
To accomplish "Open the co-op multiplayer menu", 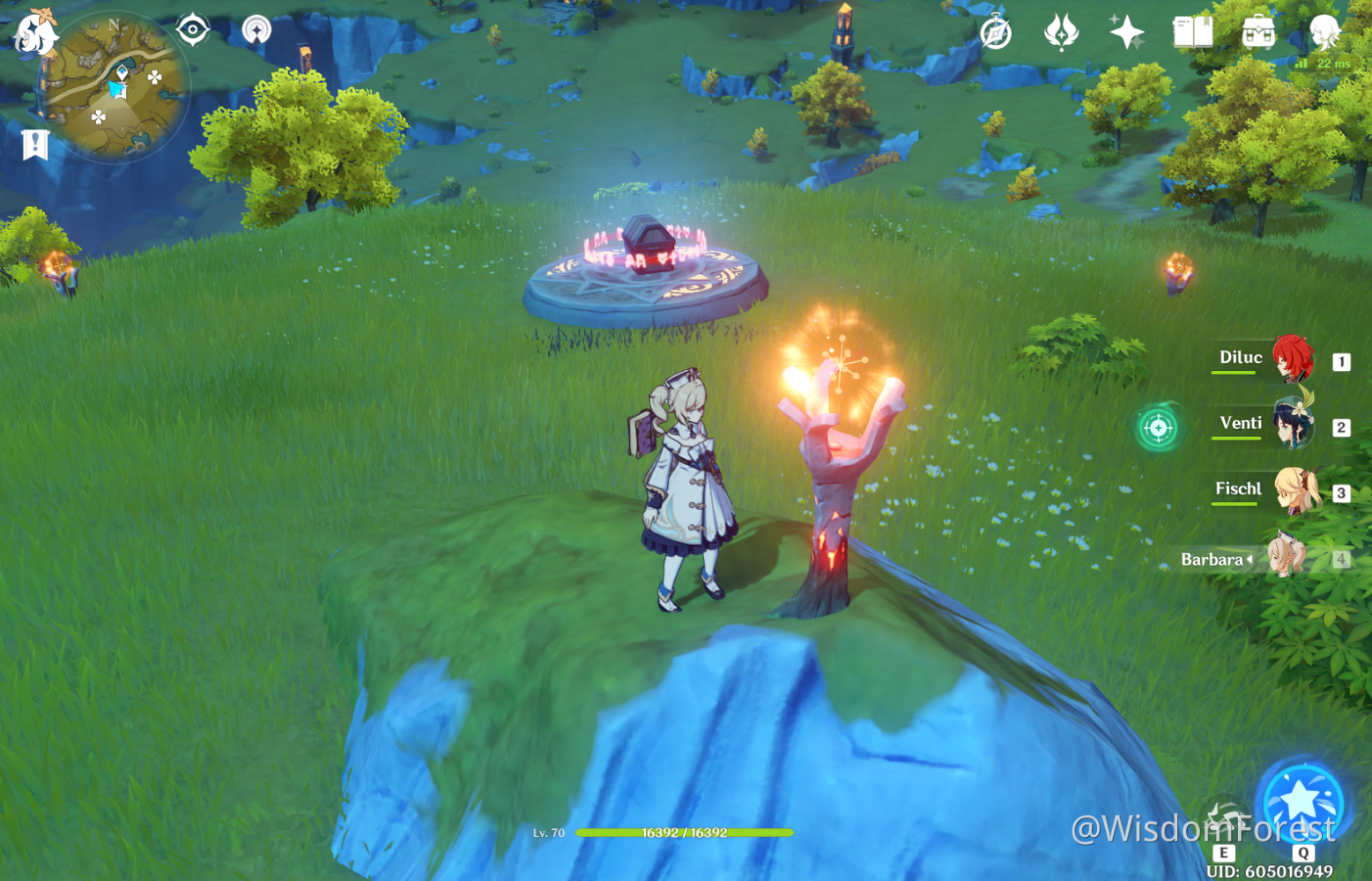I will [x=256, y=29].
